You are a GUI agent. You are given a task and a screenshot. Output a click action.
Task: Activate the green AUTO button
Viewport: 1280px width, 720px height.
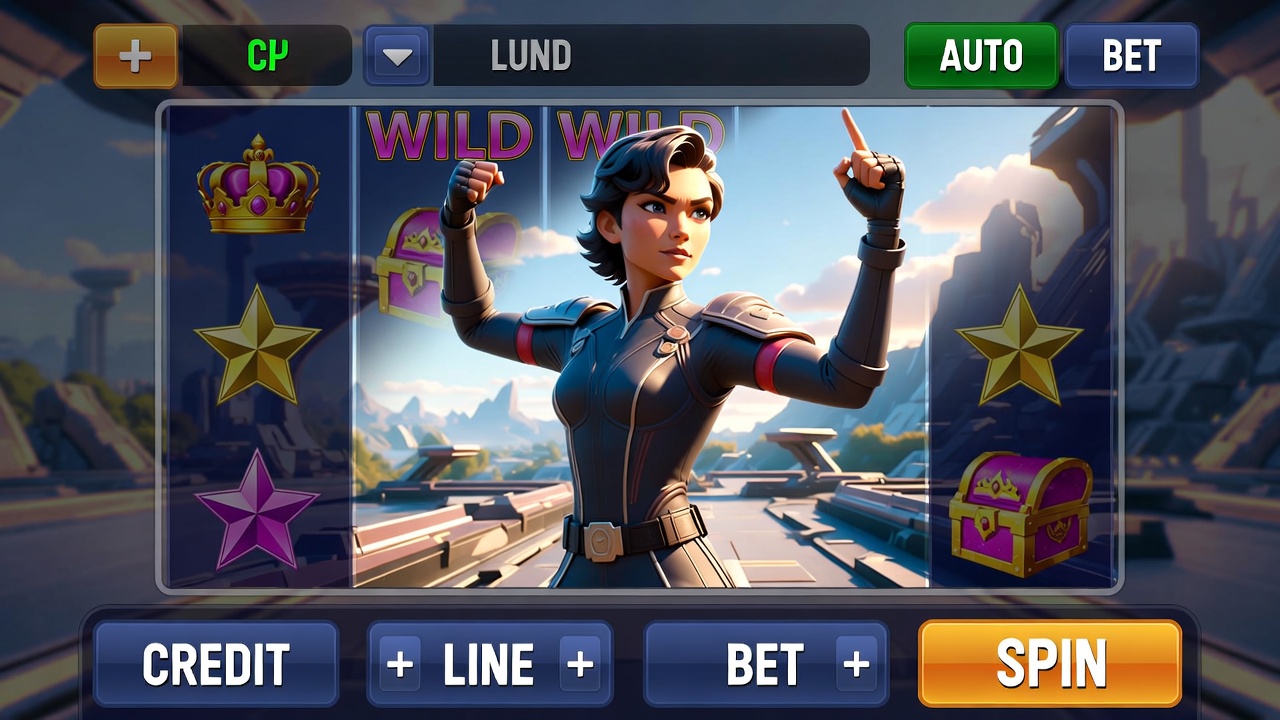click(981, 56)
